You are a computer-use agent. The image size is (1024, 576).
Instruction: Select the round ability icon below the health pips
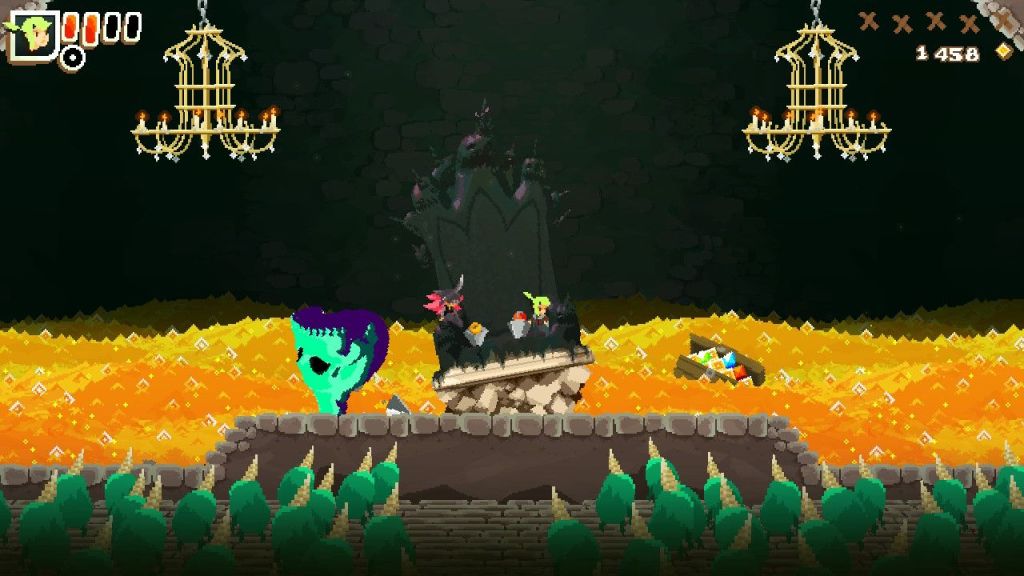coord(72,57)
